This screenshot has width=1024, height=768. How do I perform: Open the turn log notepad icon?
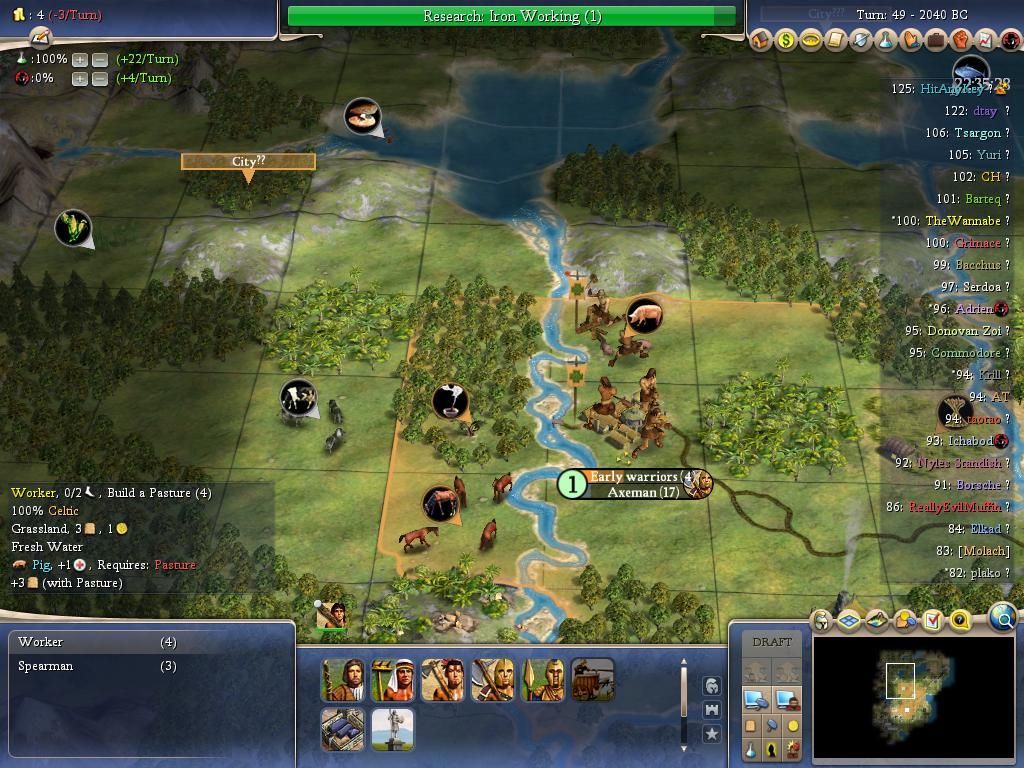(x=41, y=37)
